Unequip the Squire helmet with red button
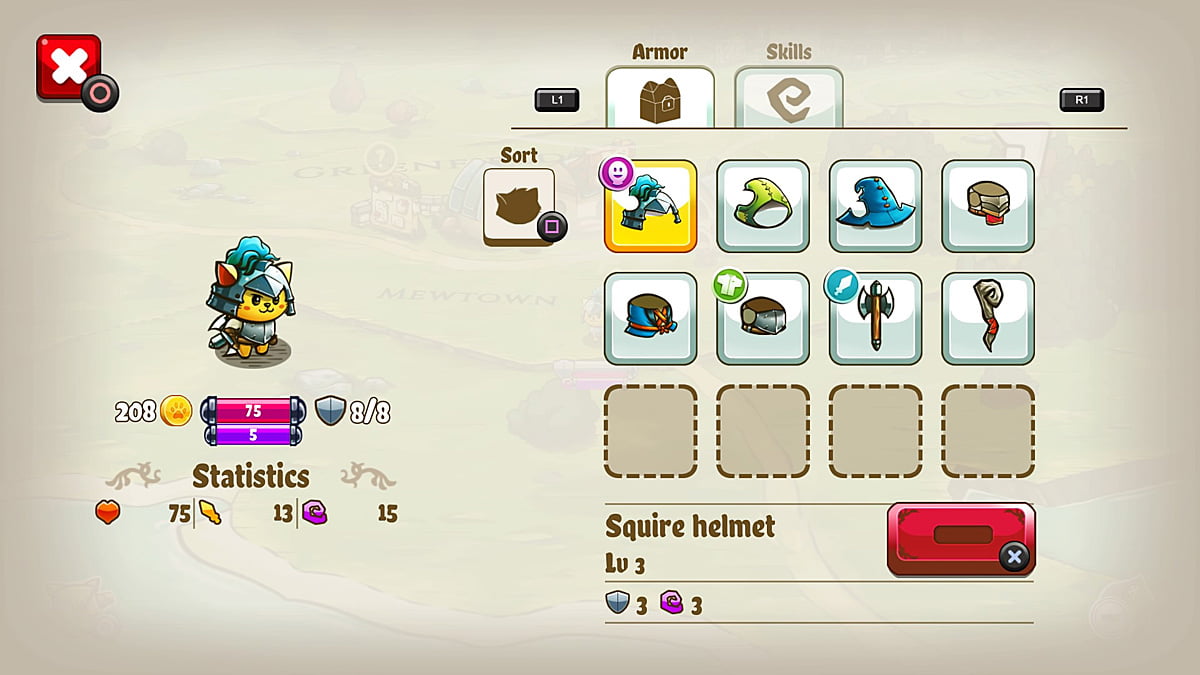Screen dimensions: 1200x675 click(x=961, y=538)
